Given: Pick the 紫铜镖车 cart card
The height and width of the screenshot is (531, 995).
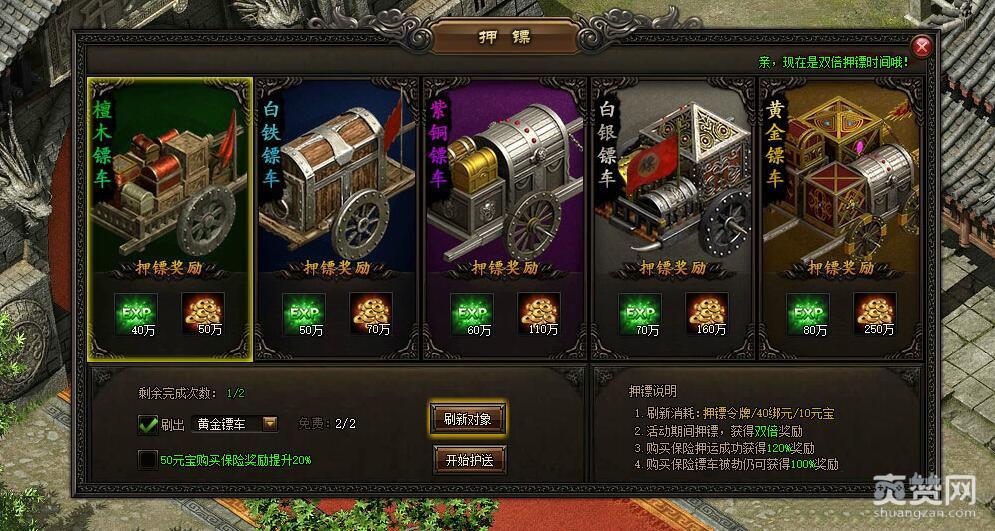Looking at the screenshot, I should (504, 180).
